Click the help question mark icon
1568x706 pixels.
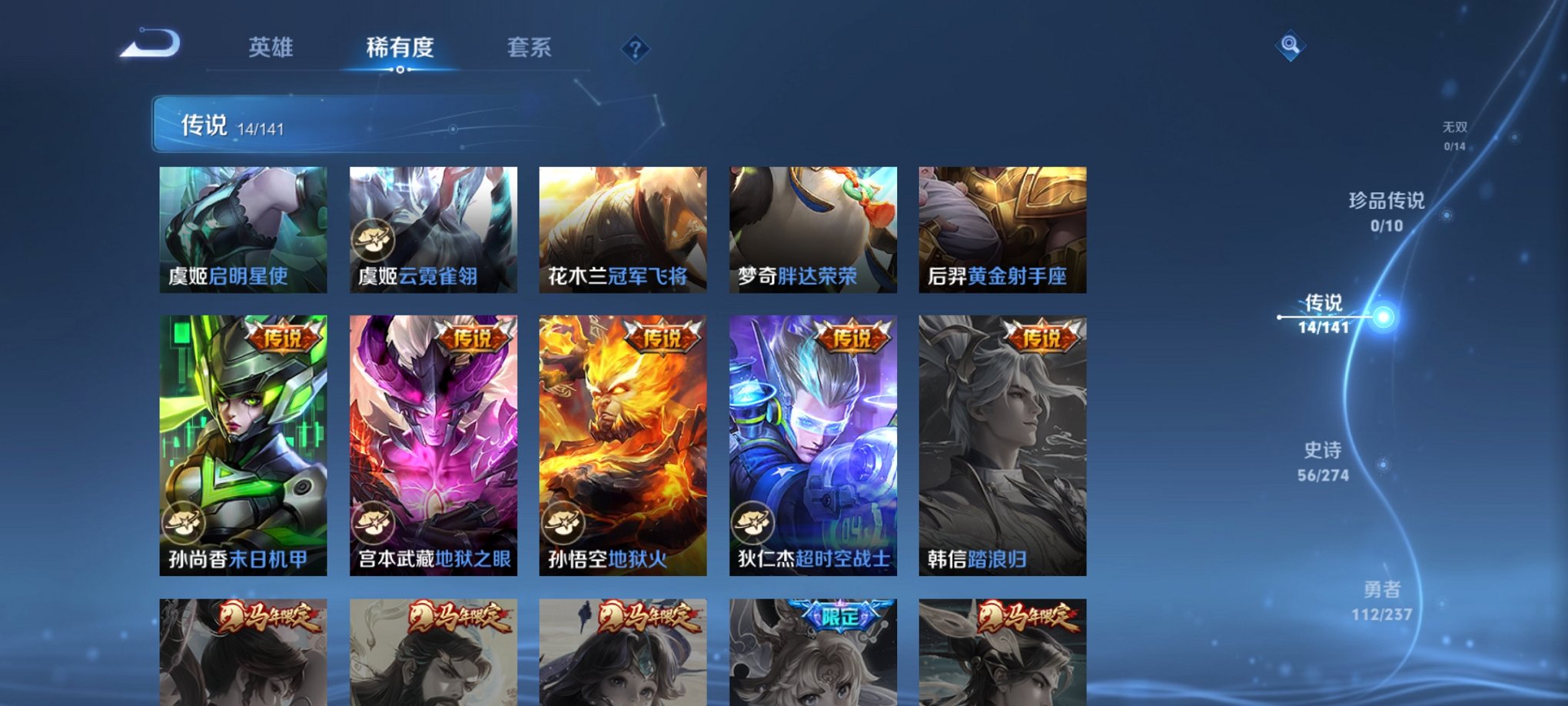[633, 48]
